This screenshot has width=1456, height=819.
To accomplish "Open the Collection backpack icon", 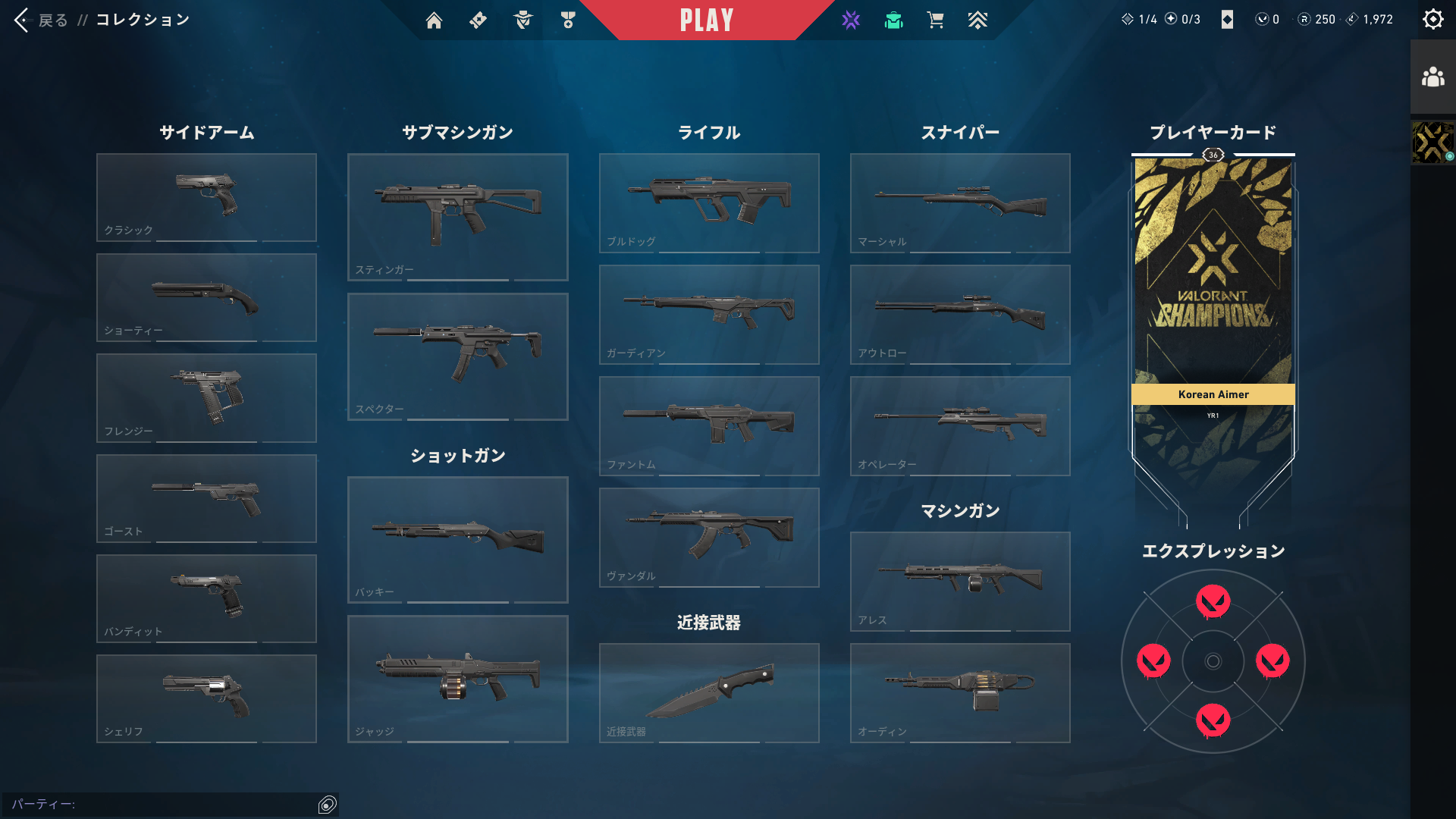I will pos(893,20).
